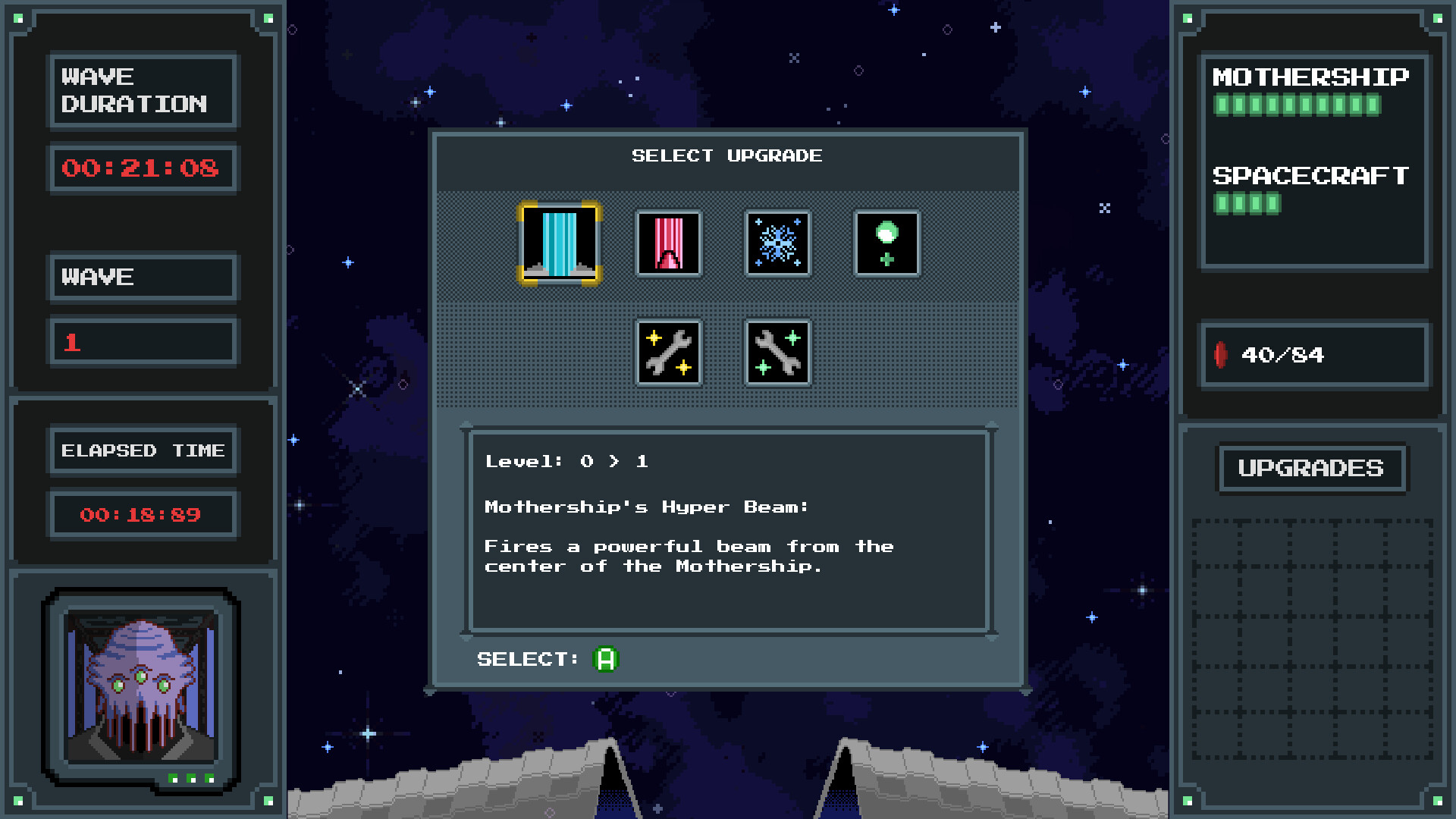Screen dimensions: 1456x819
Task: Click the Spacecraft health bar
Action: 1245,203
